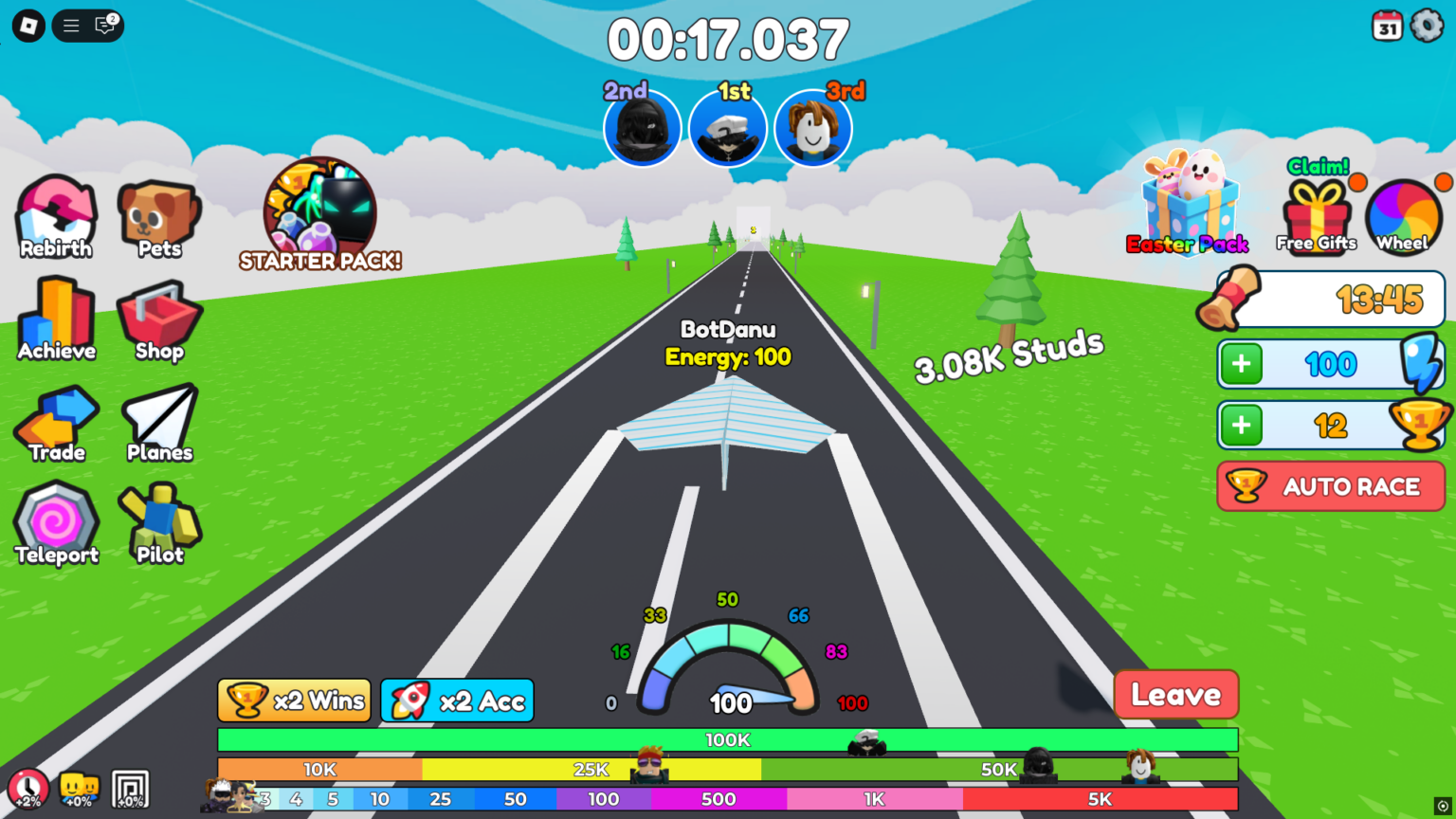The height and width of the screenshot is (819, 1456).
Task: Open the Shop
Action: pyautogui.click(x=158, y=320)
